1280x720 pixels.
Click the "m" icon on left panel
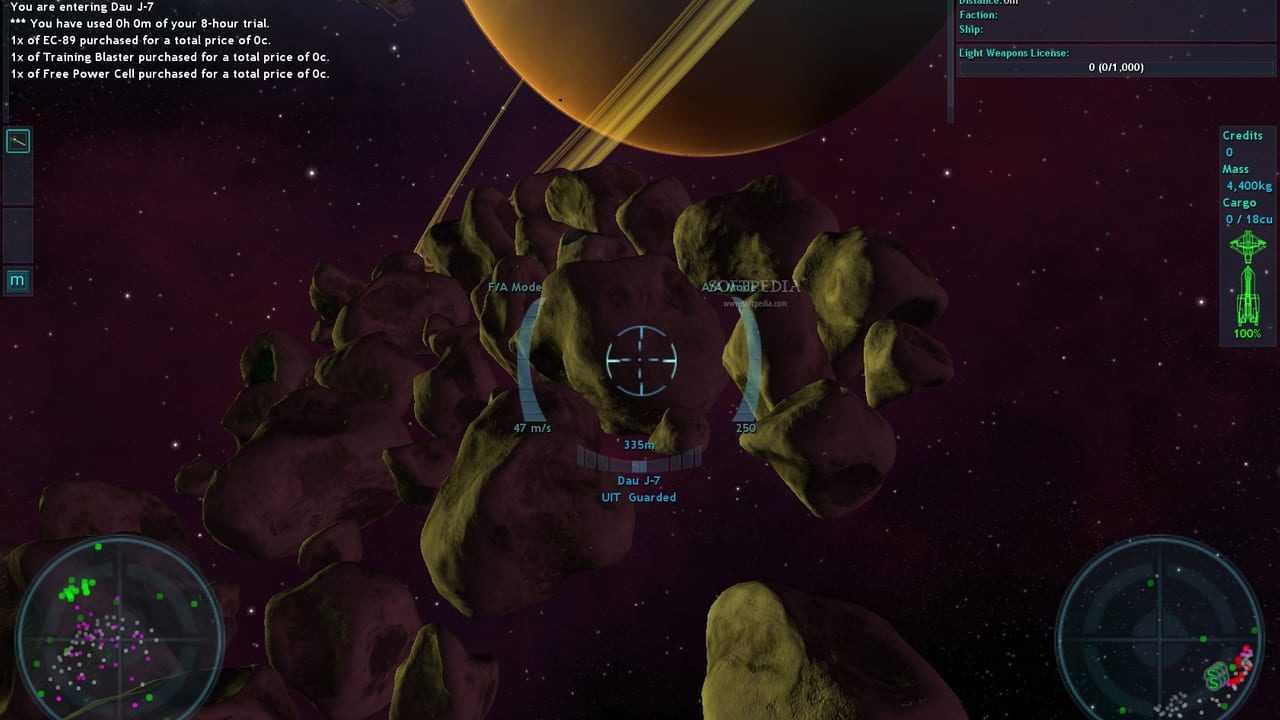(17, 281)
